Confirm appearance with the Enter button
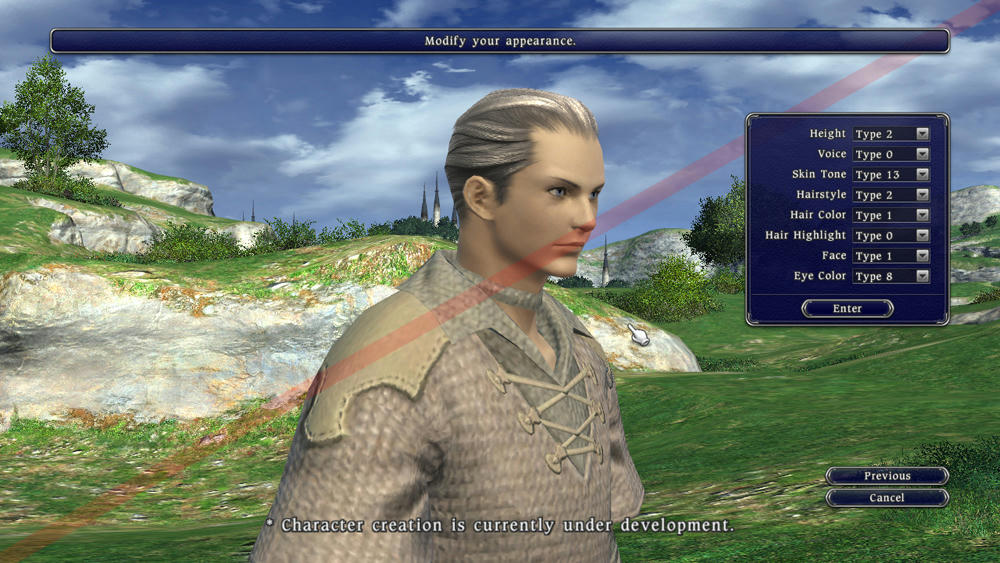This screenshot has width=1000, height=563. 847,309
